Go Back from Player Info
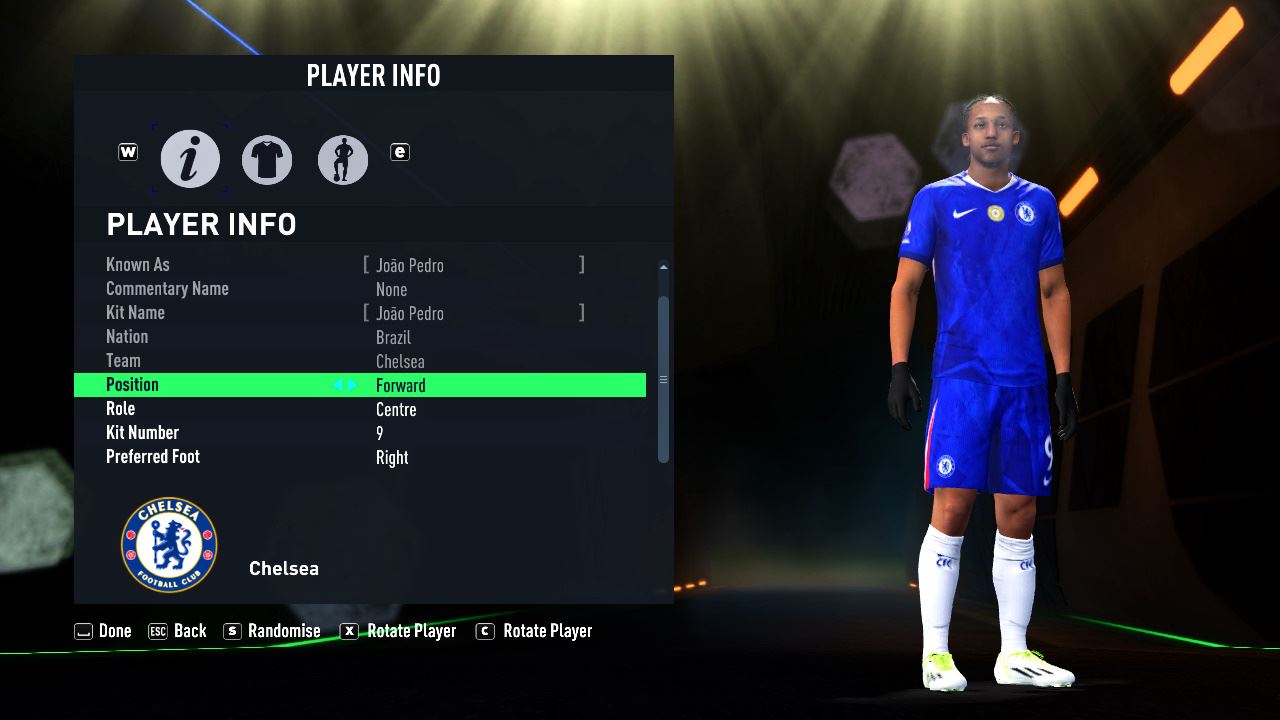1280x720 pixels. [177, 631]
